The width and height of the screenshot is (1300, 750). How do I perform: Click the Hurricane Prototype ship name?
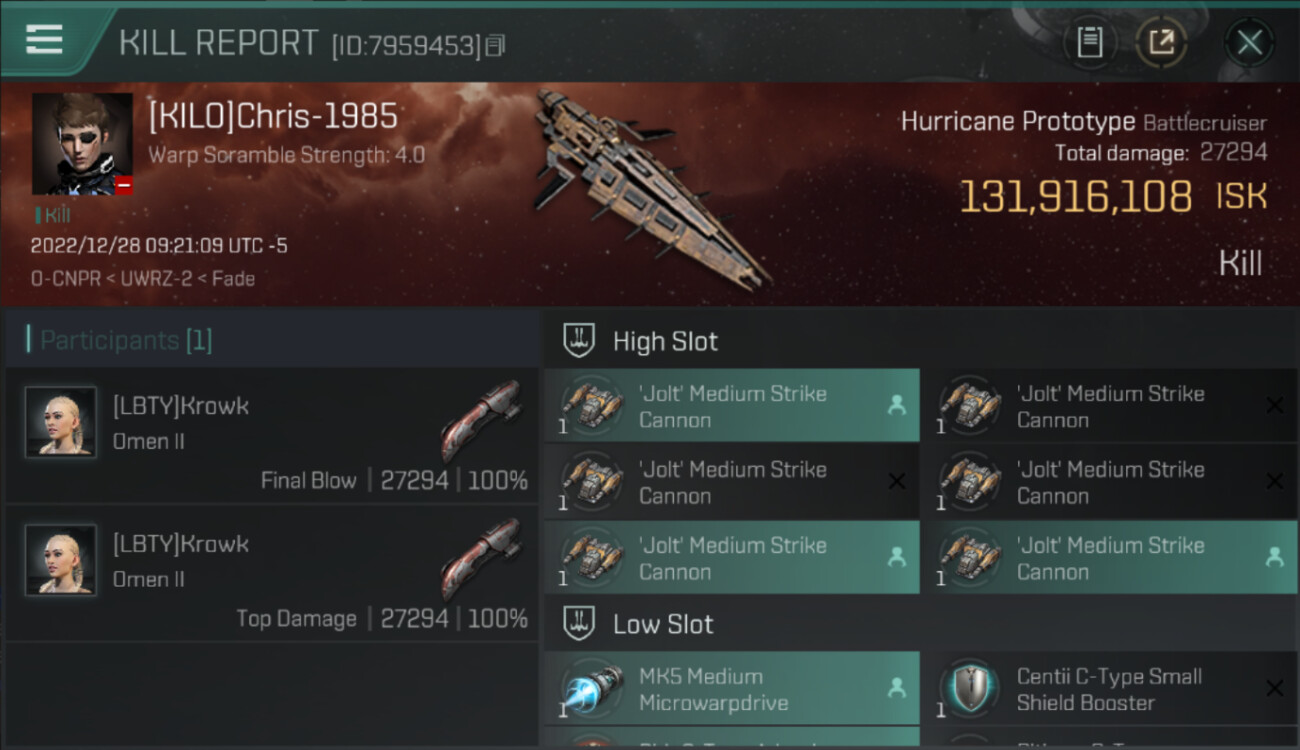click(x=1017, y=122)
